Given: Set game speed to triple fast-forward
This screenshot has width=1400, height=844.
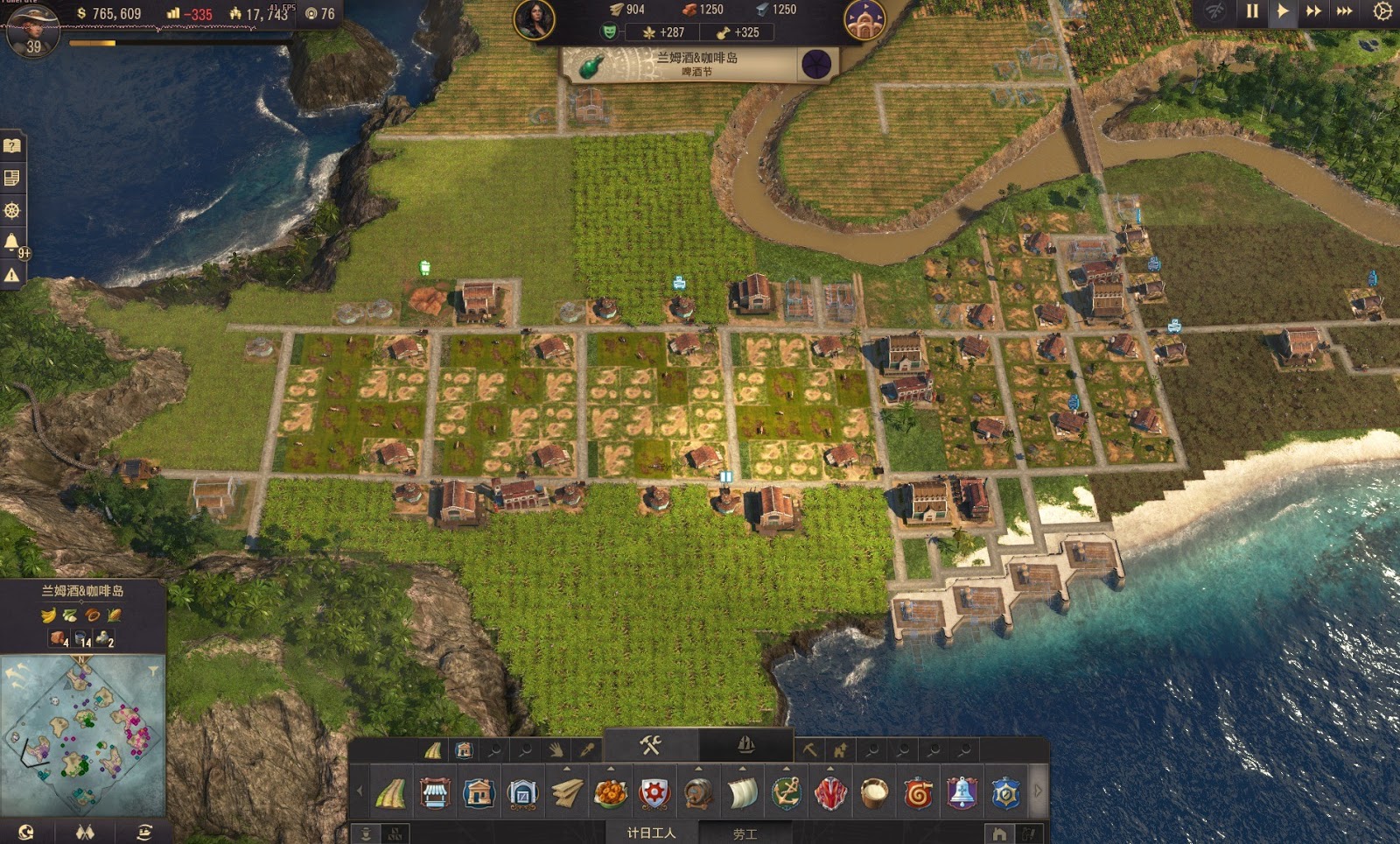Looking at the screenshot, I should (1345, 11).
